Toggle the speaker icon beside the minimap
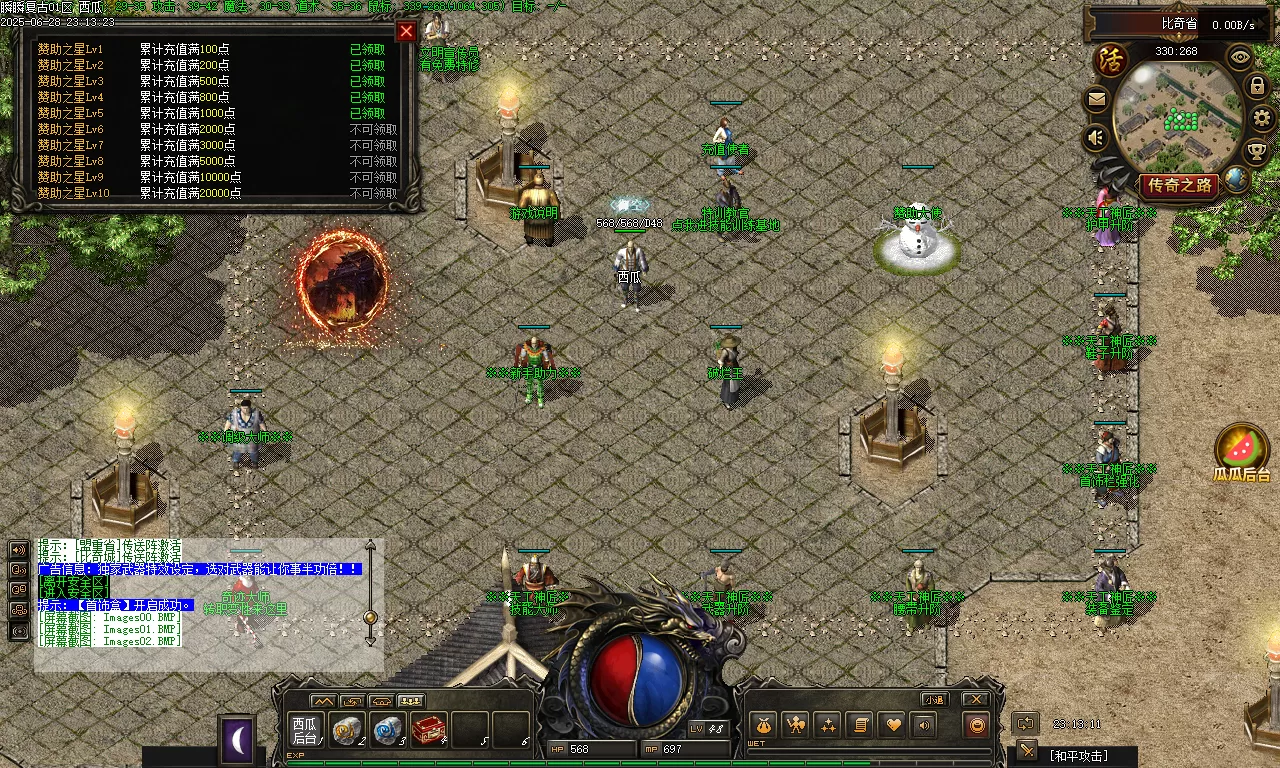The width and height of the screenshot is (1280, 768). (1097, 137)
